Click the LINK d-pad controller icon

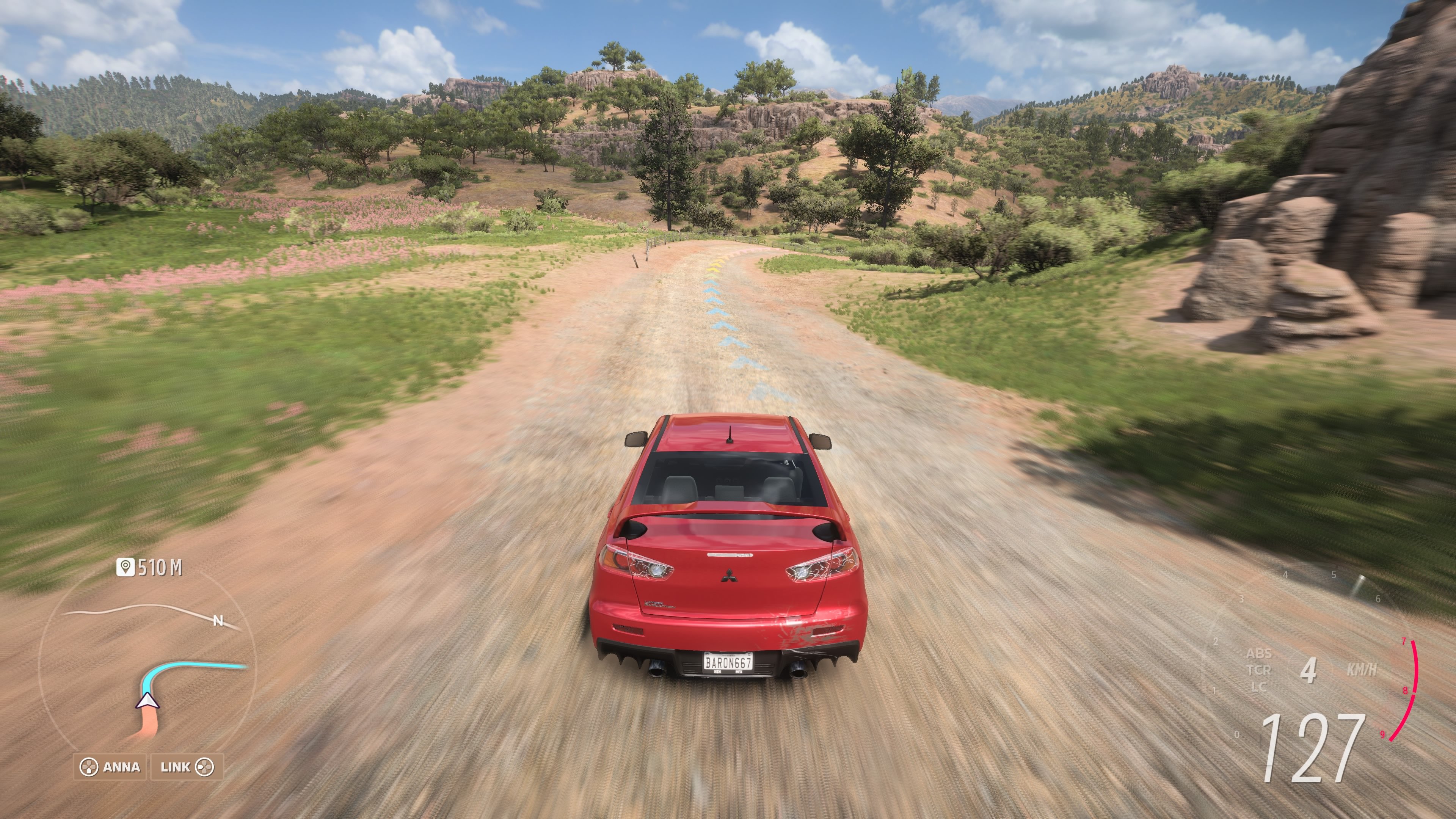pos(206,766)
